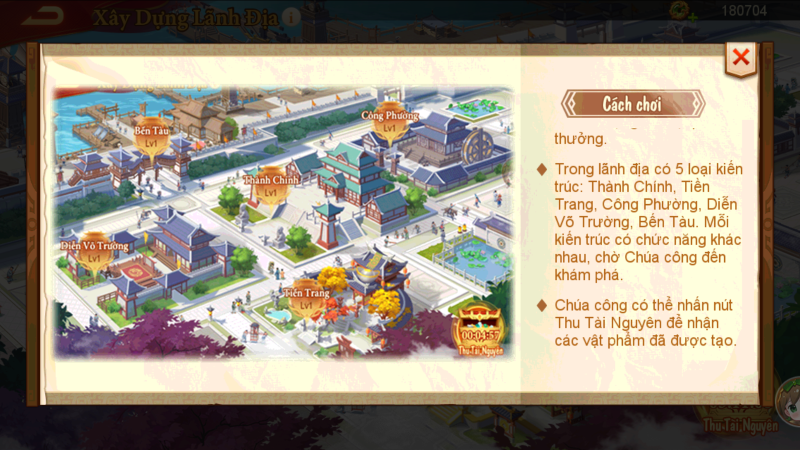The height and width of the screenshot is (450, 800).
Task: Open info icon beside Xây Dựng Lãnh Địa
Action: coord(290,17)
